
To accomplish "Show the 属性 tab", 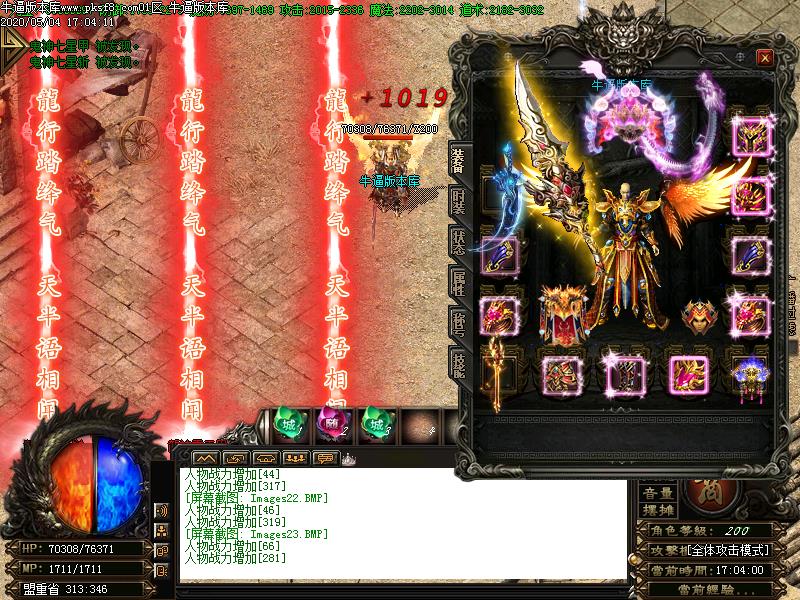I will tap(458, 282).
